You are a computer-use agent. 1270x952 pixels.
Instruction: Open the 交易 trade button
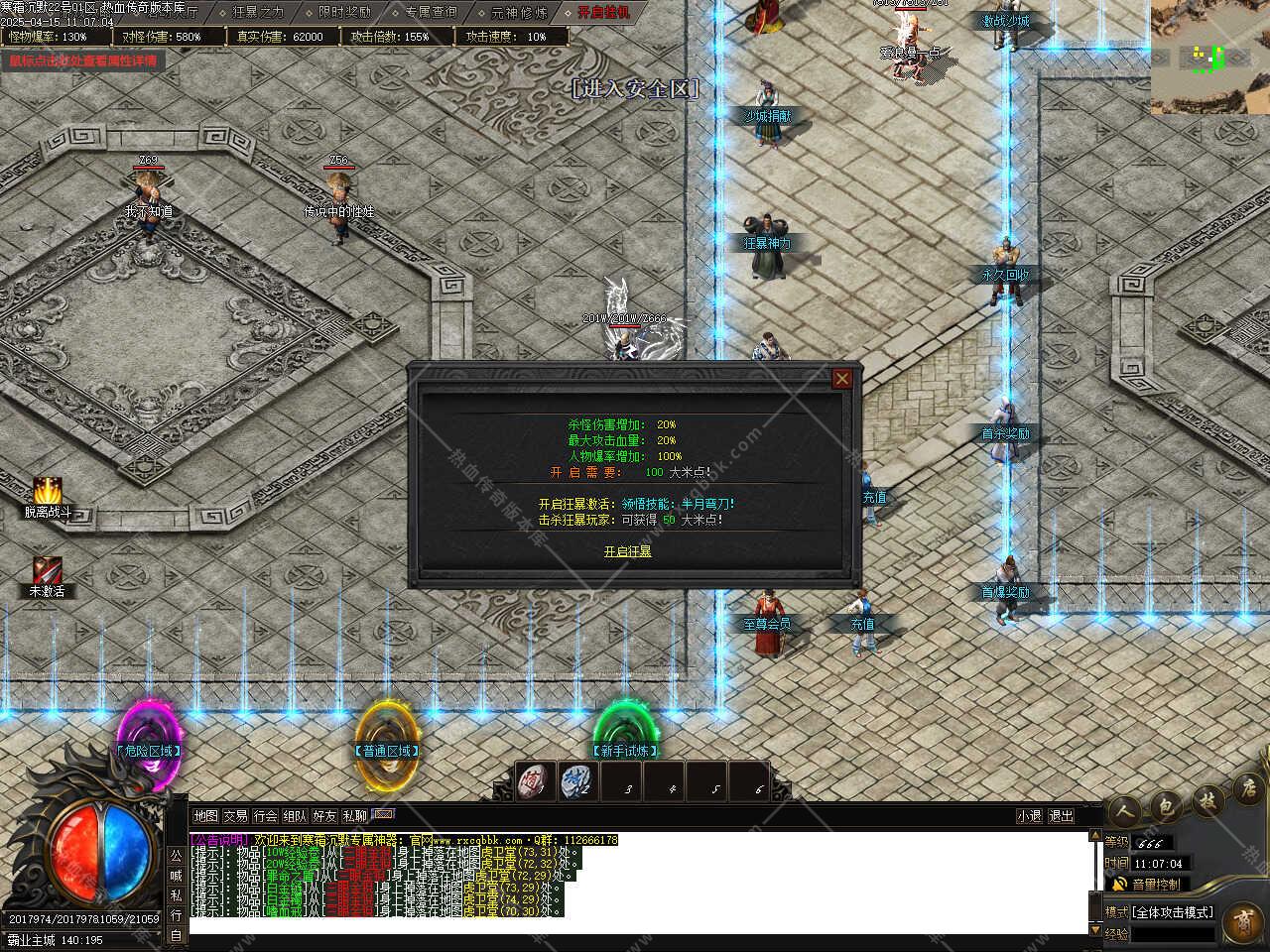(x=235, y=816)
